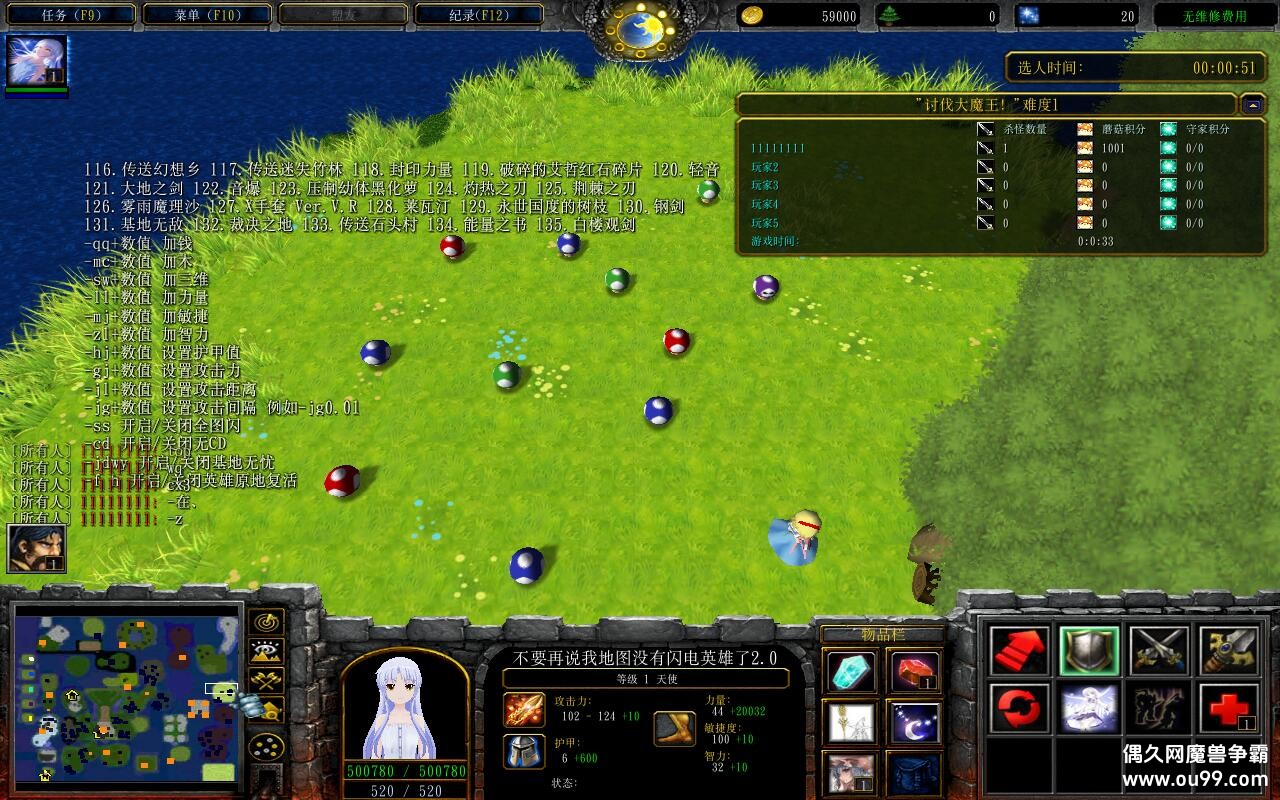Select the golden sword ability icon

pos(1227,649)
